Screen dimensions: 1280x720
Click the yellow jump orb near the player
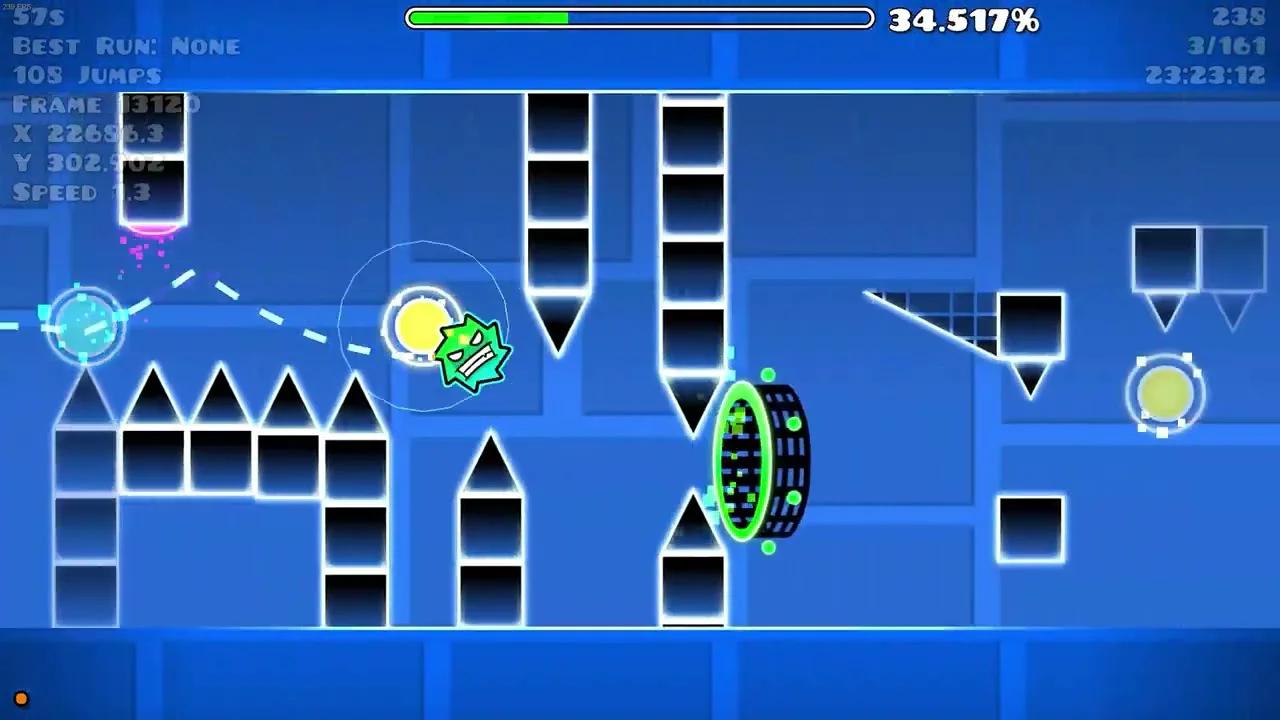point(422,325)
